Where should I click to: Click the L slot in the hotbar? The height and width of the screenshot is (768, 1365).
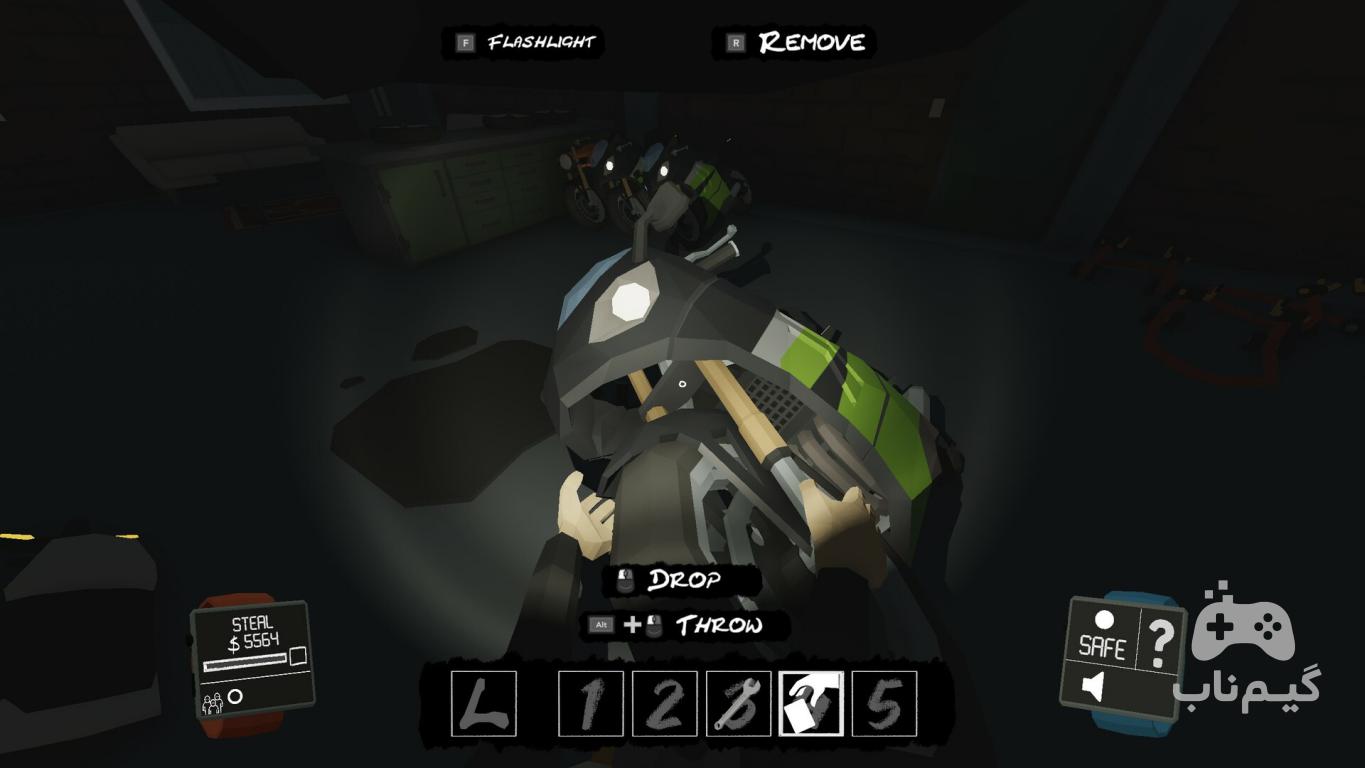click(484, 704)
